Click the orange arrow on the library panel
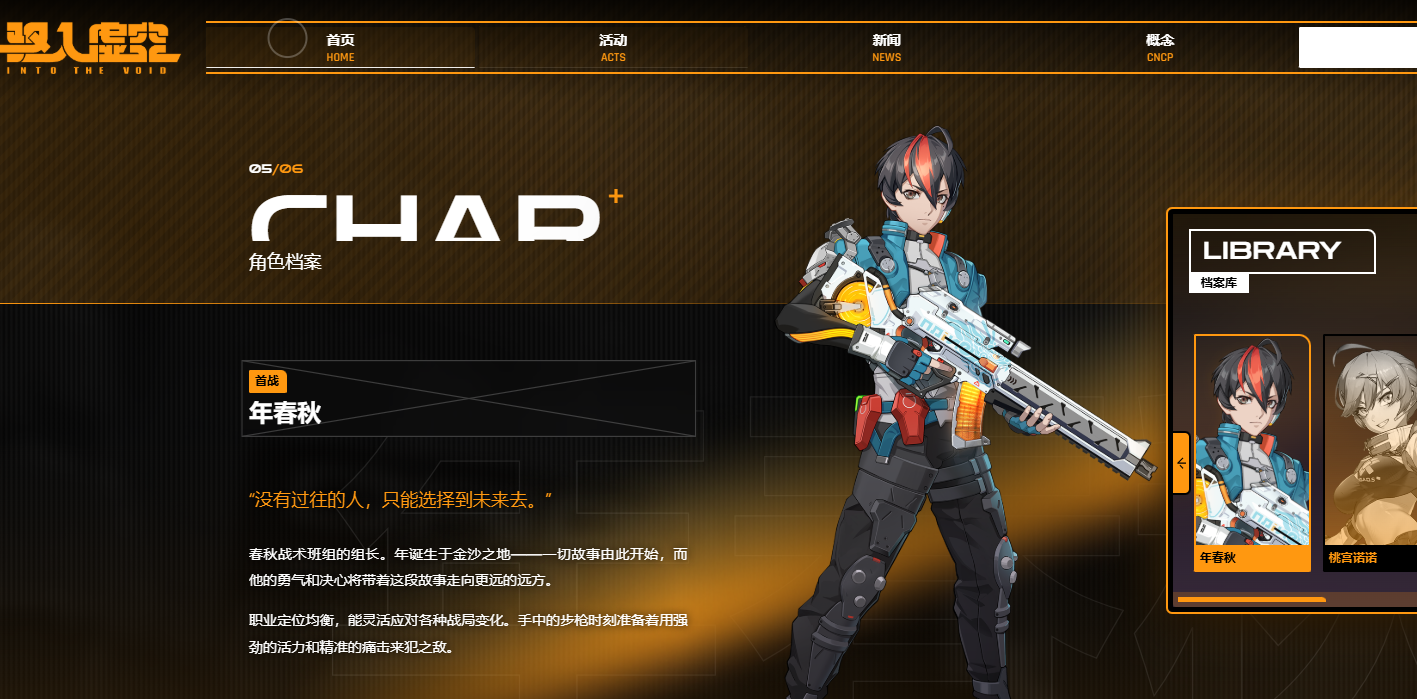 point(1181,463)
